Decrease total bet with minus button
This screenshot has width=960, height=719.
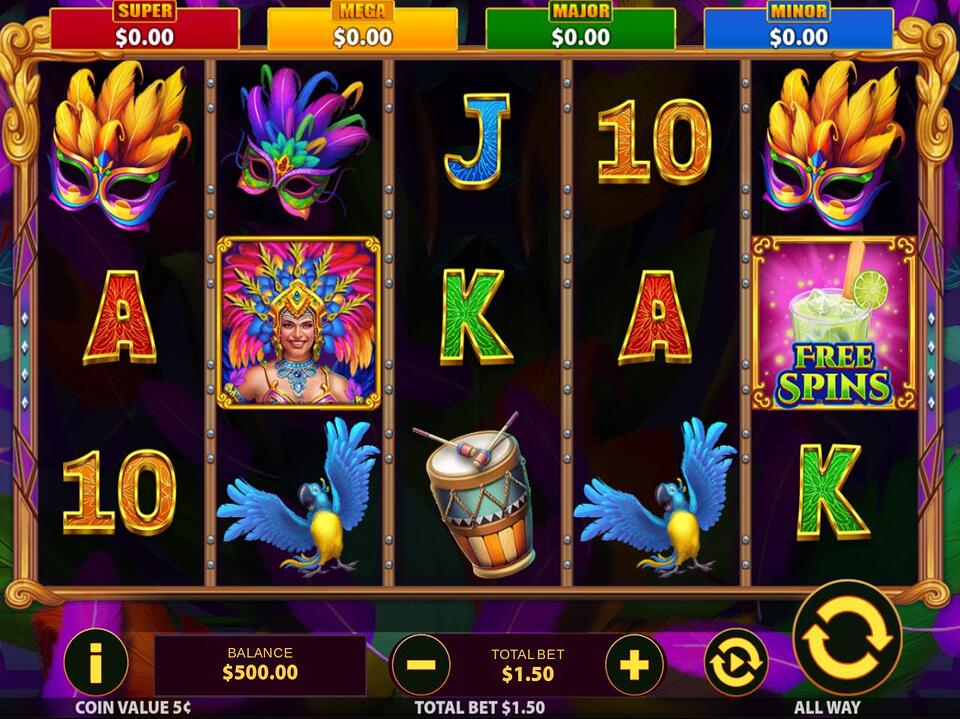(x=421, y=664)
